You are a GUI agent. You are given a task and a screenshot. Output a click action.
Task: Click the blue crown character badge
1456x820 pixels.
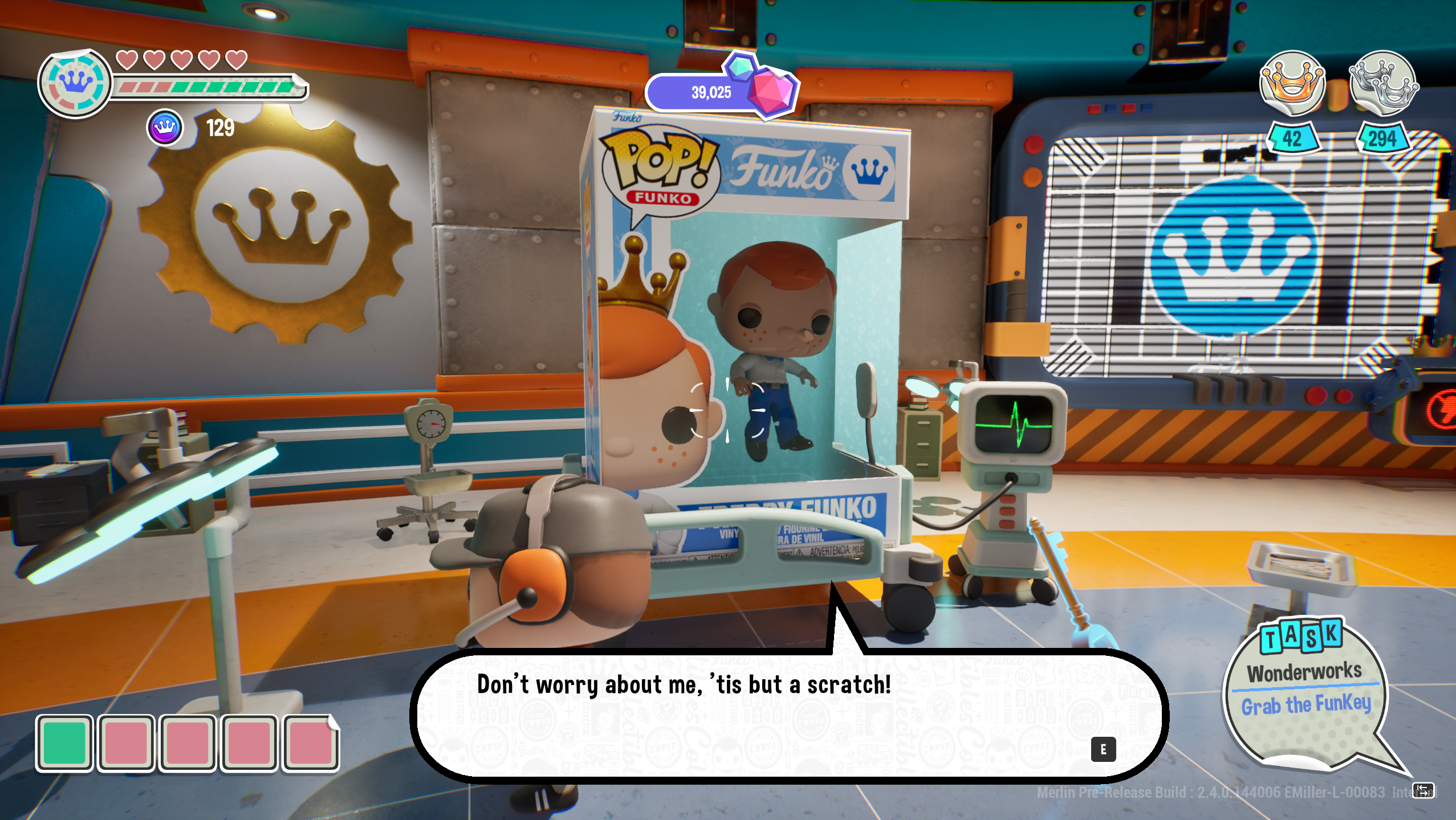point(75,84)
